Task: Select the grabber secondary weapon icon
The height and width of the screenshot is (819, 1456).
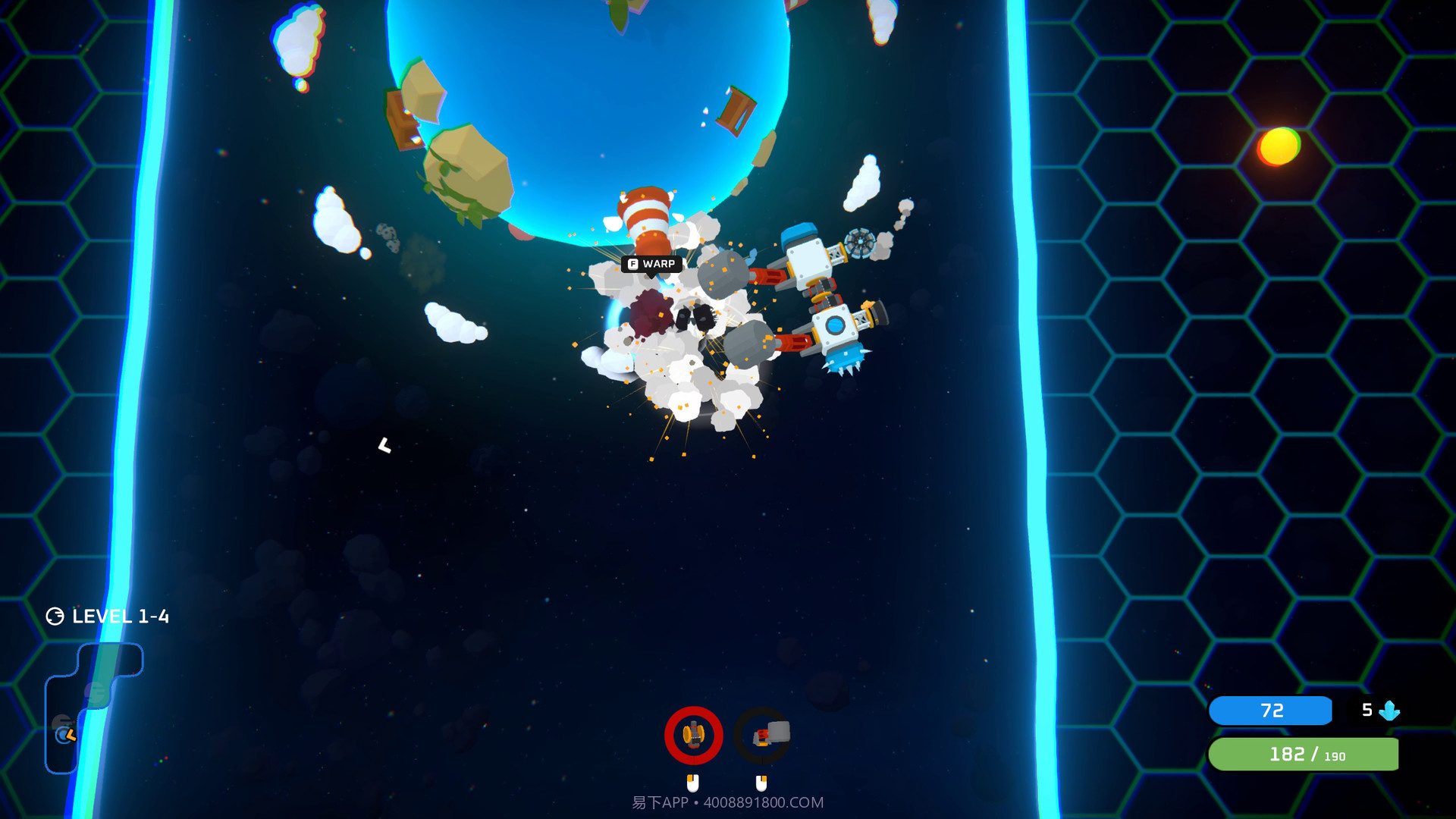Action: (x=762, y=733)
